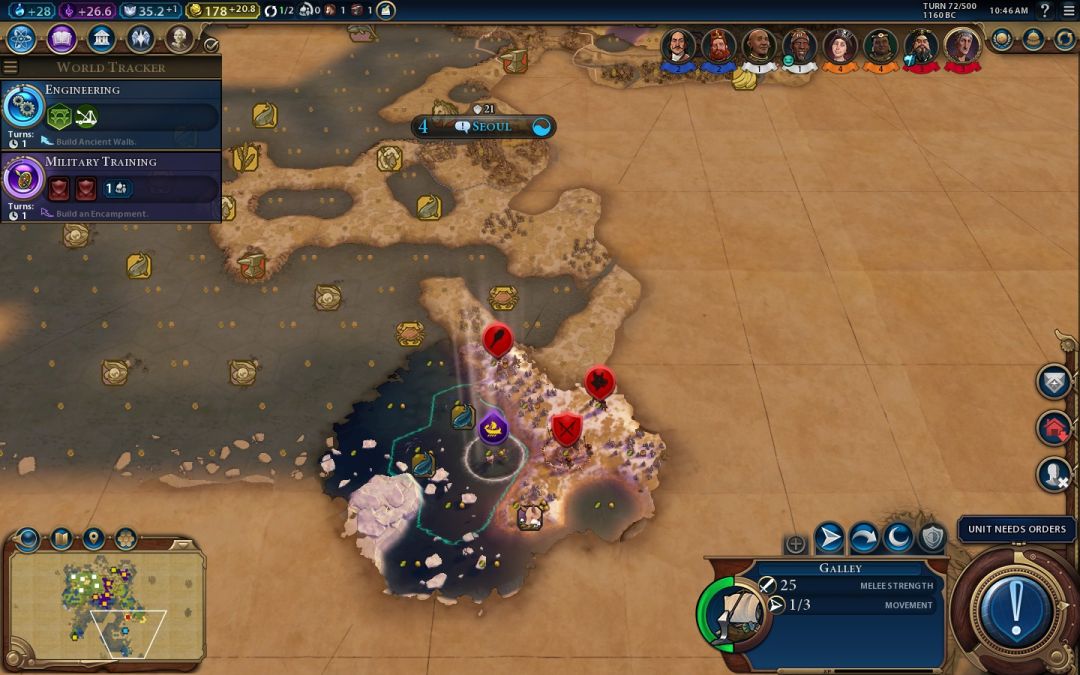Click the Move To unit action
Image resolution: width=1080 pixels, height=675 pixels.
click(829, 538)
